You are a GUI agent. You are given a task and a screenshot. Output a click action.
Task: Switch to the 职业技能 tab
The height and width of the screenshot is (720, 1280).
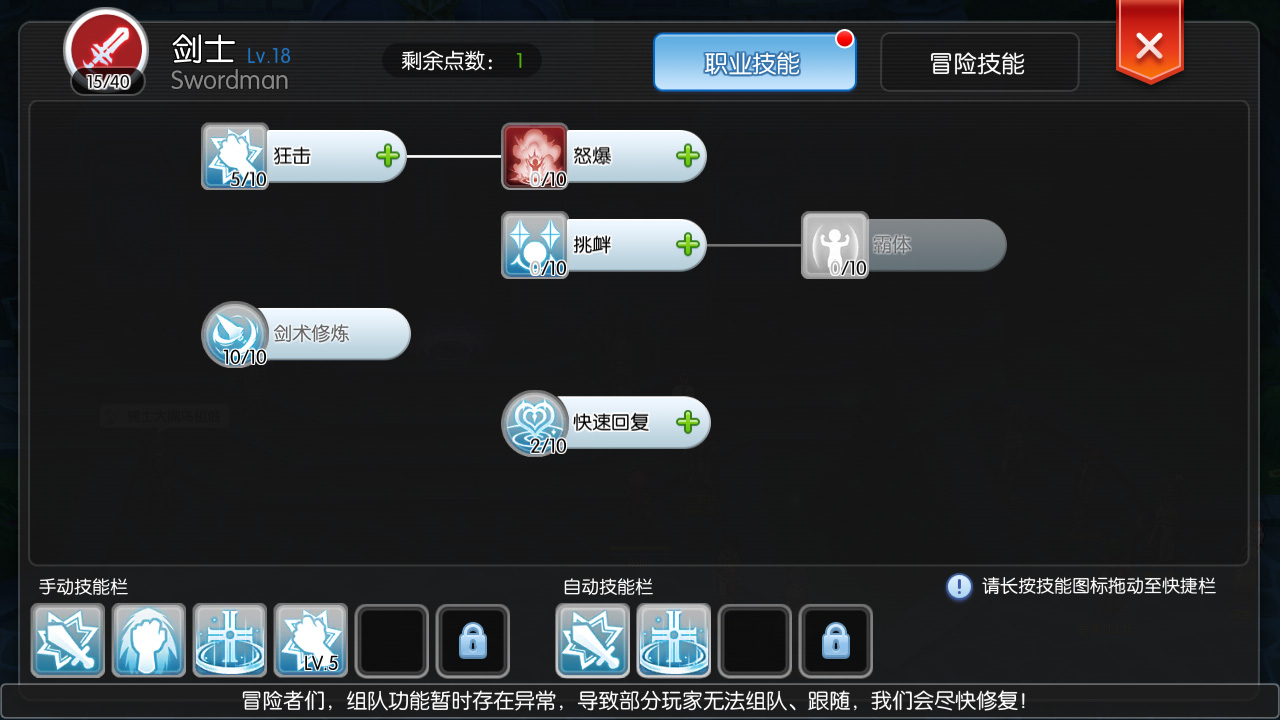tap(755, 61)
